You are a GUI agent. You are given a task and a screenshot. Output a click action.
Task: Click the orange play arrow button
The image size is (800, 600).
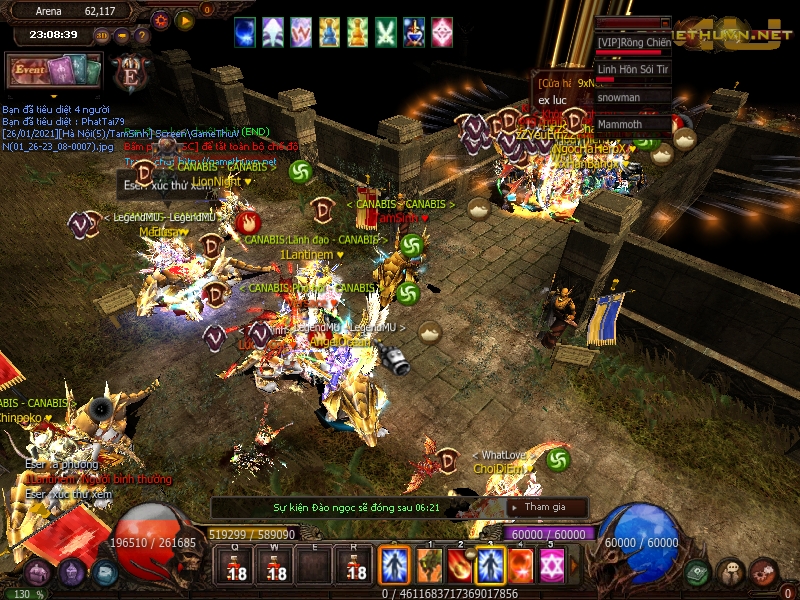tap(185, 19)
